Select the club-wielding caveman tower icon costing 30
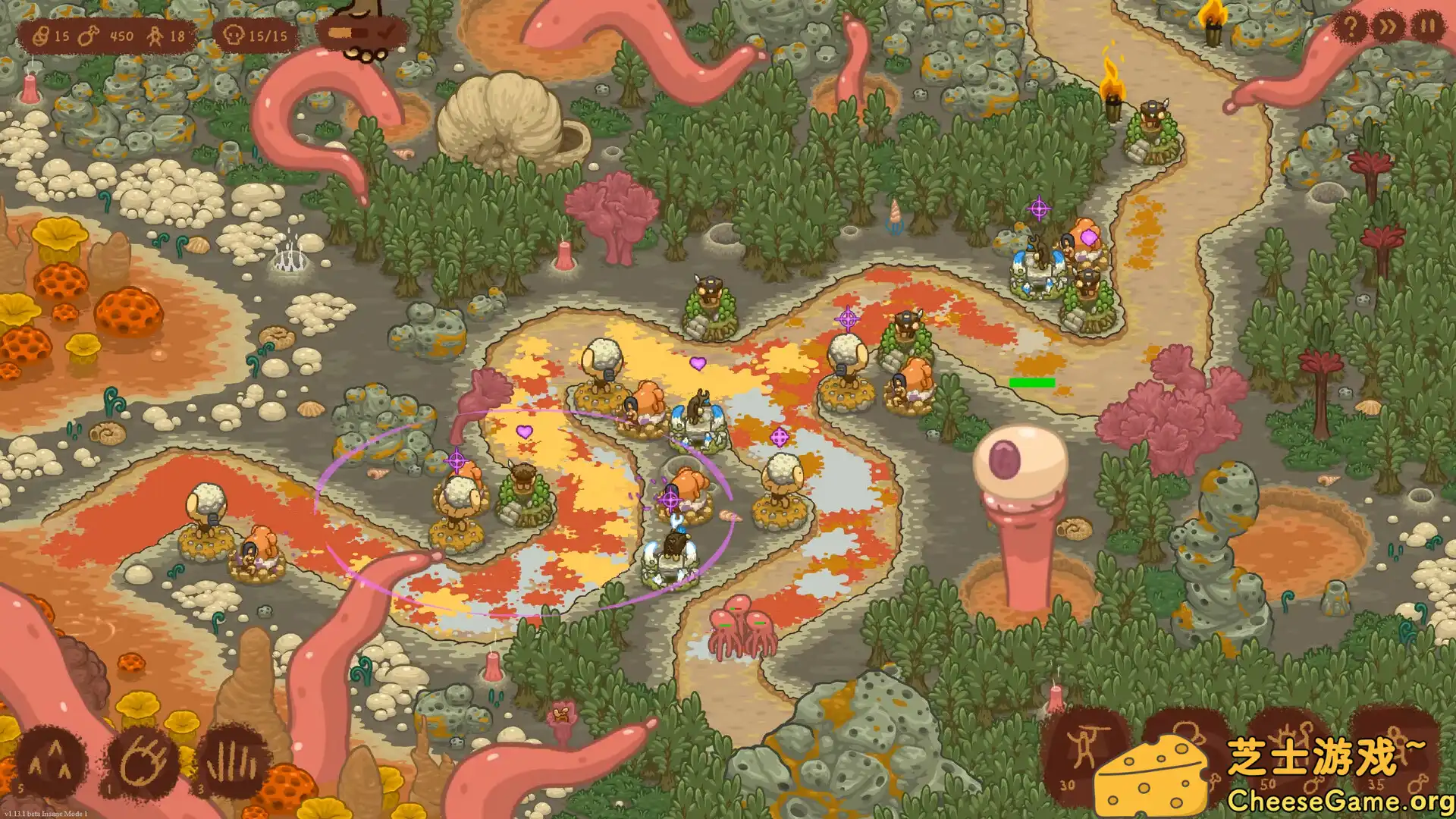The width and height of the screenshot is (1456, 819). point(1083,747)
